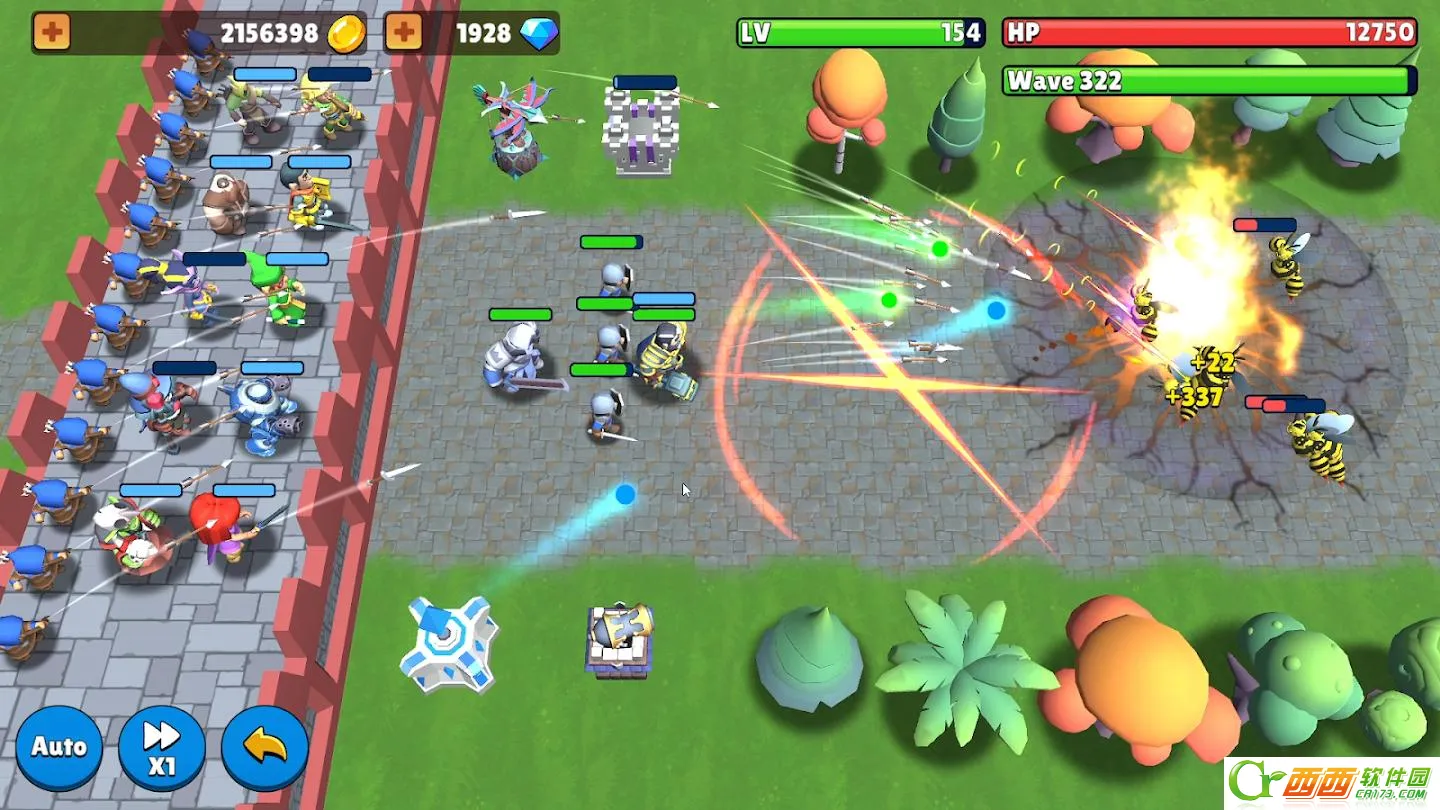This screenshot has width=1440, height=810.
Task: Click the yellow back arrow button
Action: pyautogui.click(x=264, y=748)
